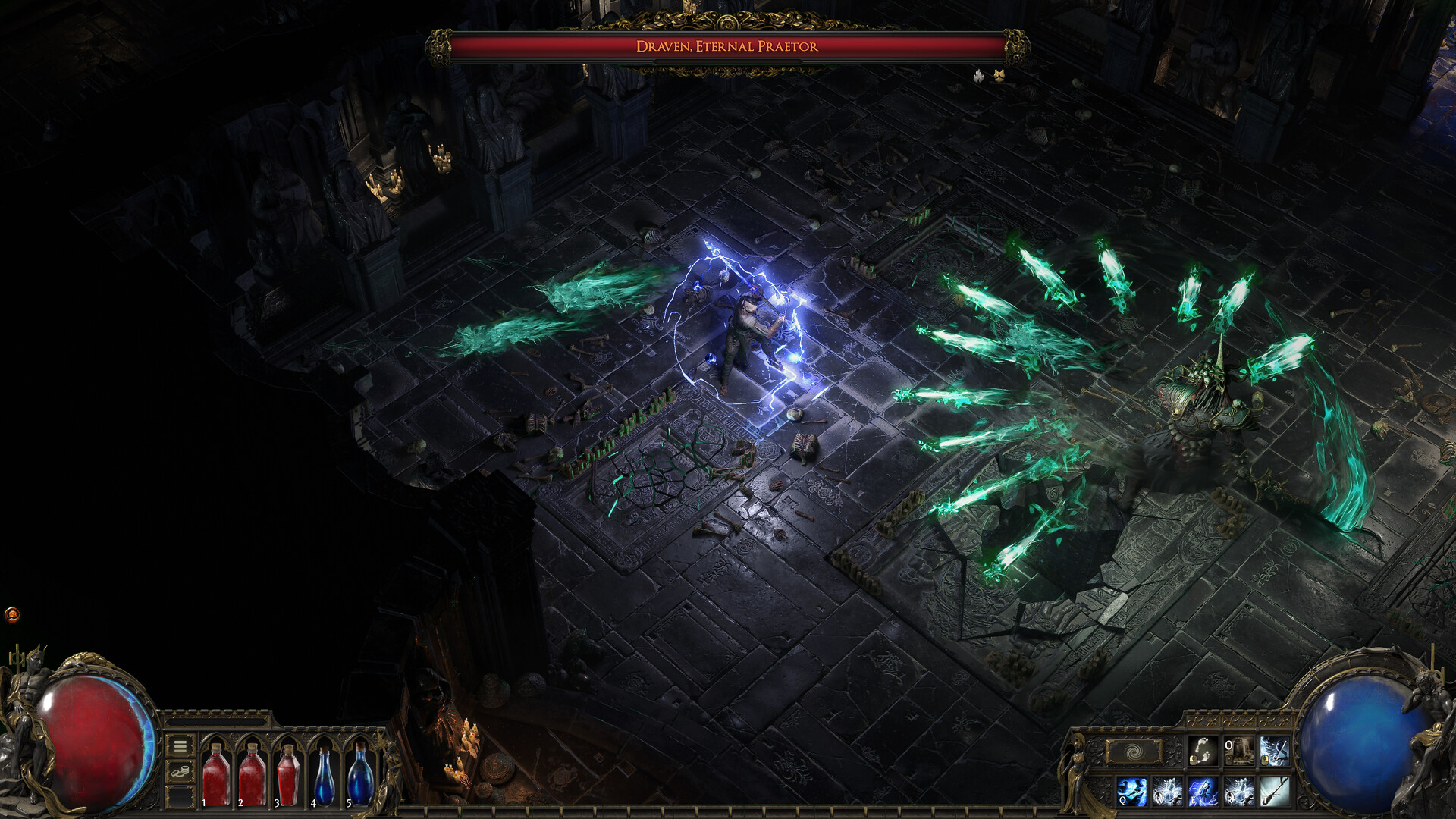
Task: Cast the E lightning spear skill
Action: [x=1202, y=790]
